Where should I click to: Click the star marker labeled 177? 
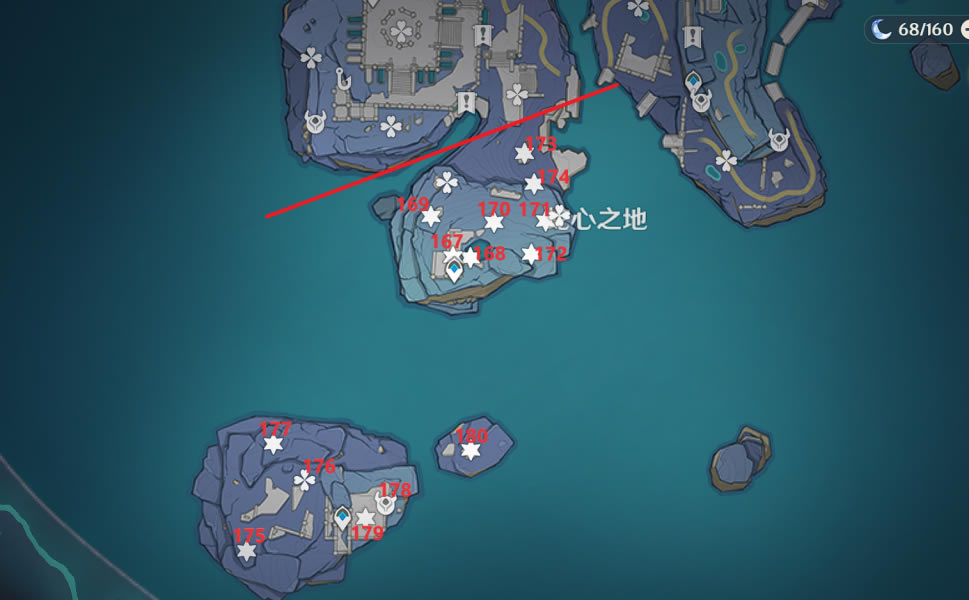273,444
